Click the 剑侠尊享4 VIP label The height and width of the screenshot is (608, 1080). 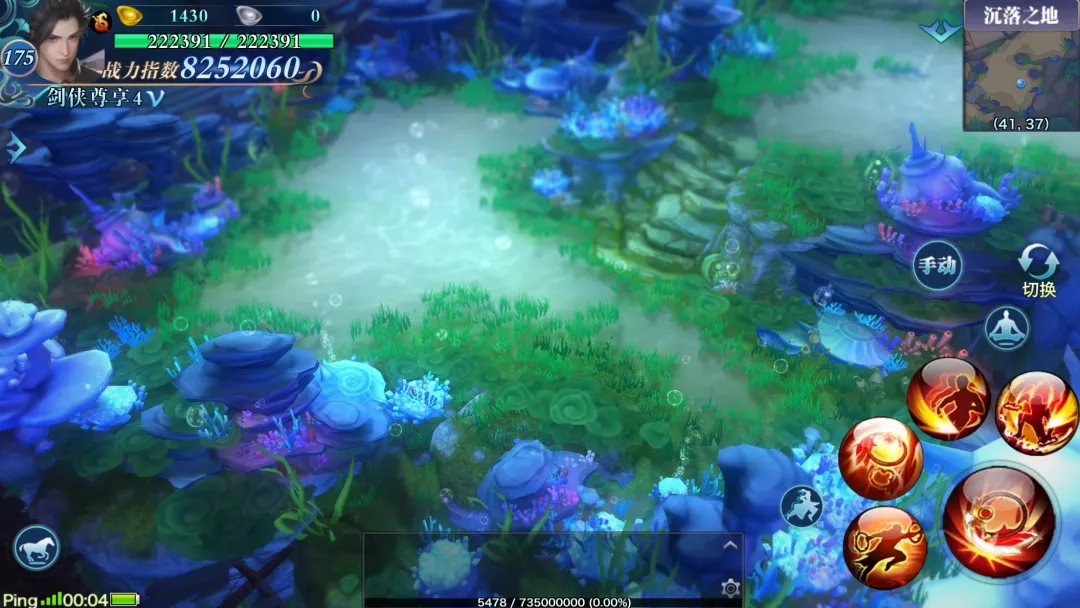(95, 97)
